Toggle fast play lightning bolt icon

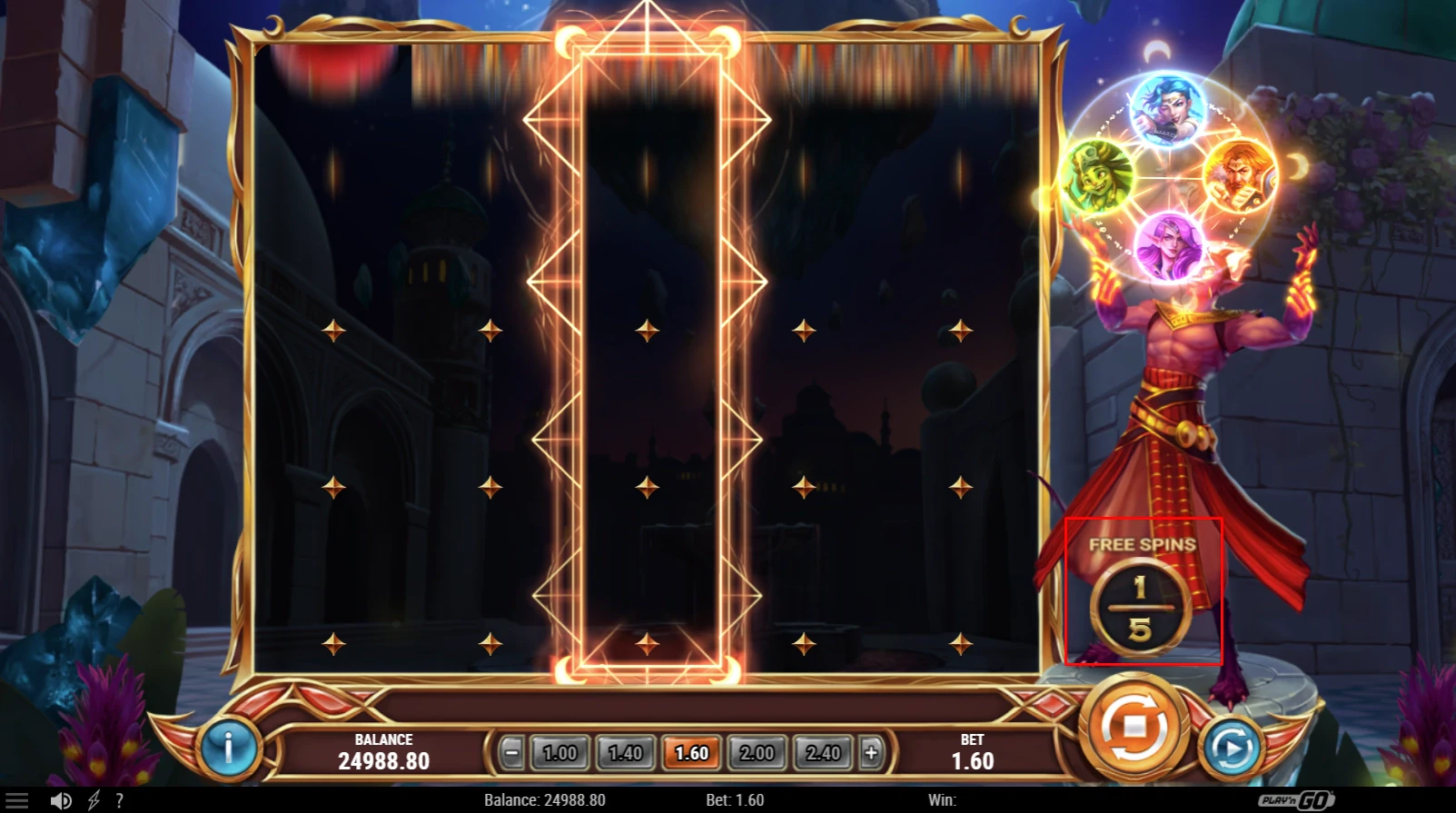coord(93,800)
